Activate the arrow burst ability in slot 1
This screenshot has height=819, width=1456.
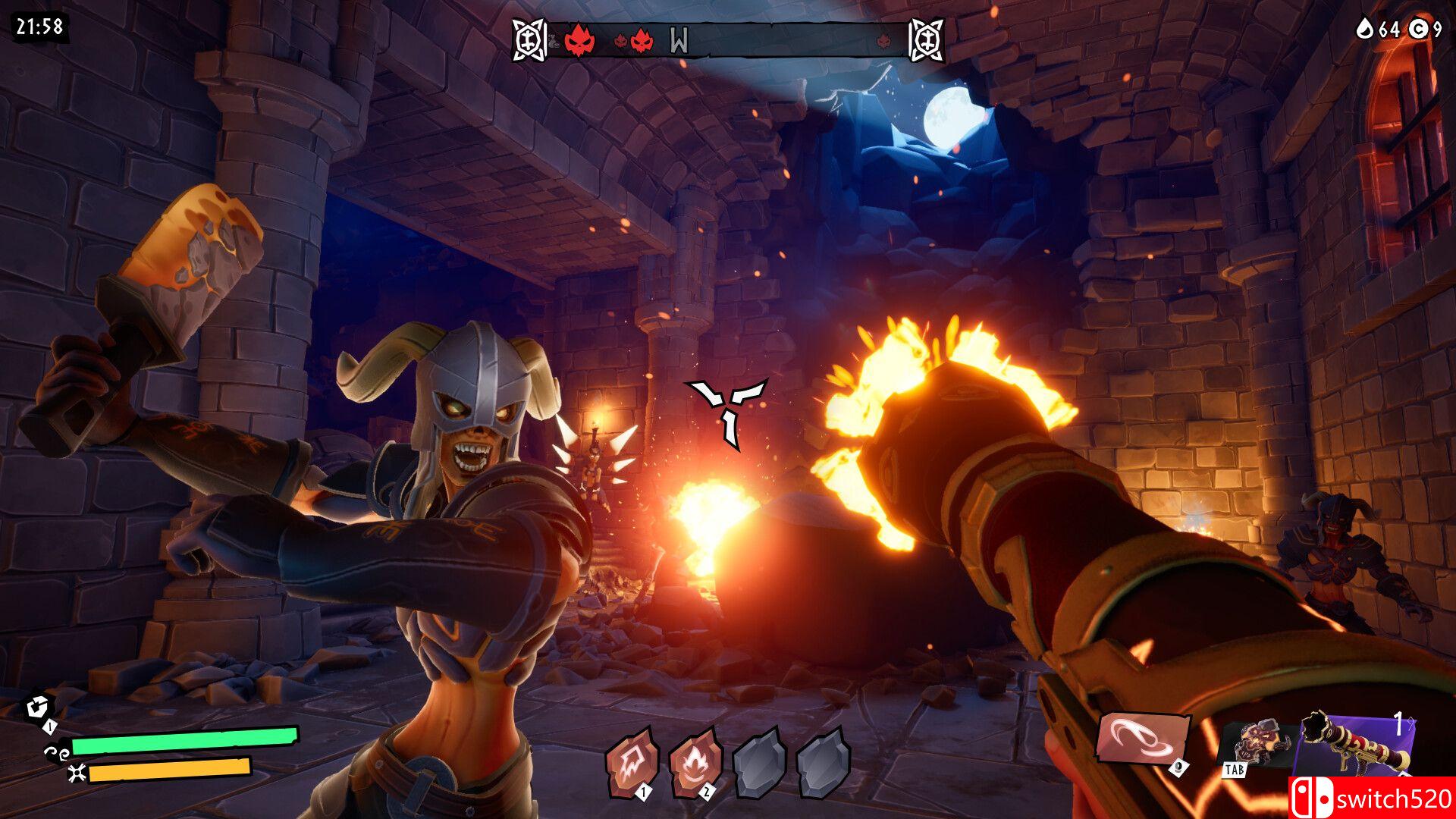pyautogui.click(x=630, y=761)
